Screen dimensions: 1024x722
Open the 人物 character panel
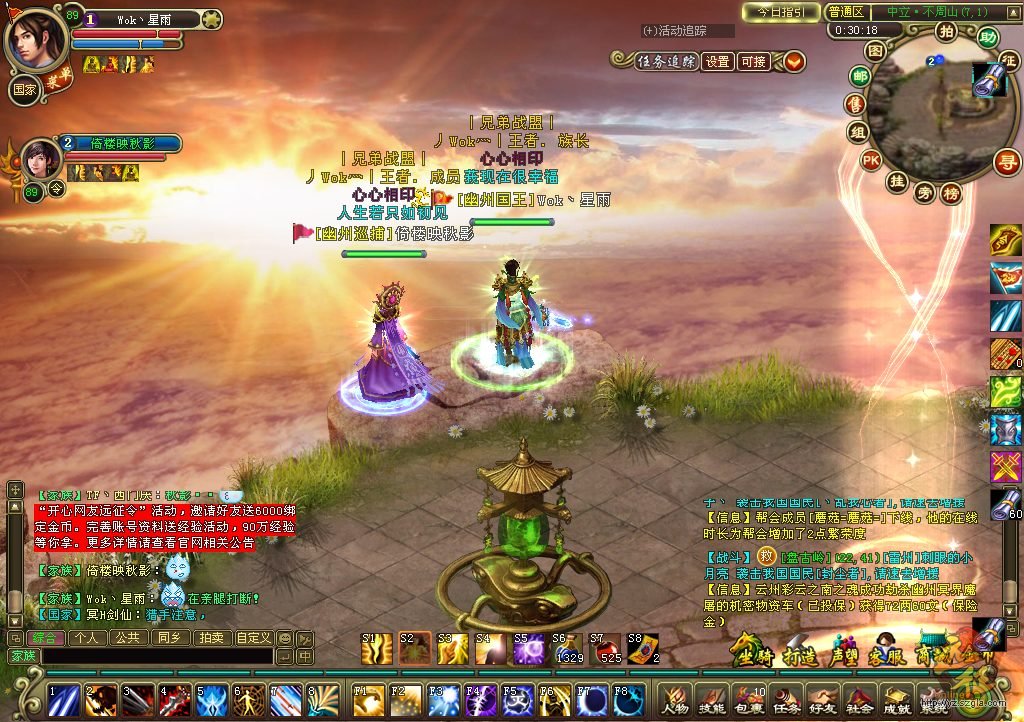click(x=672, y=698)
